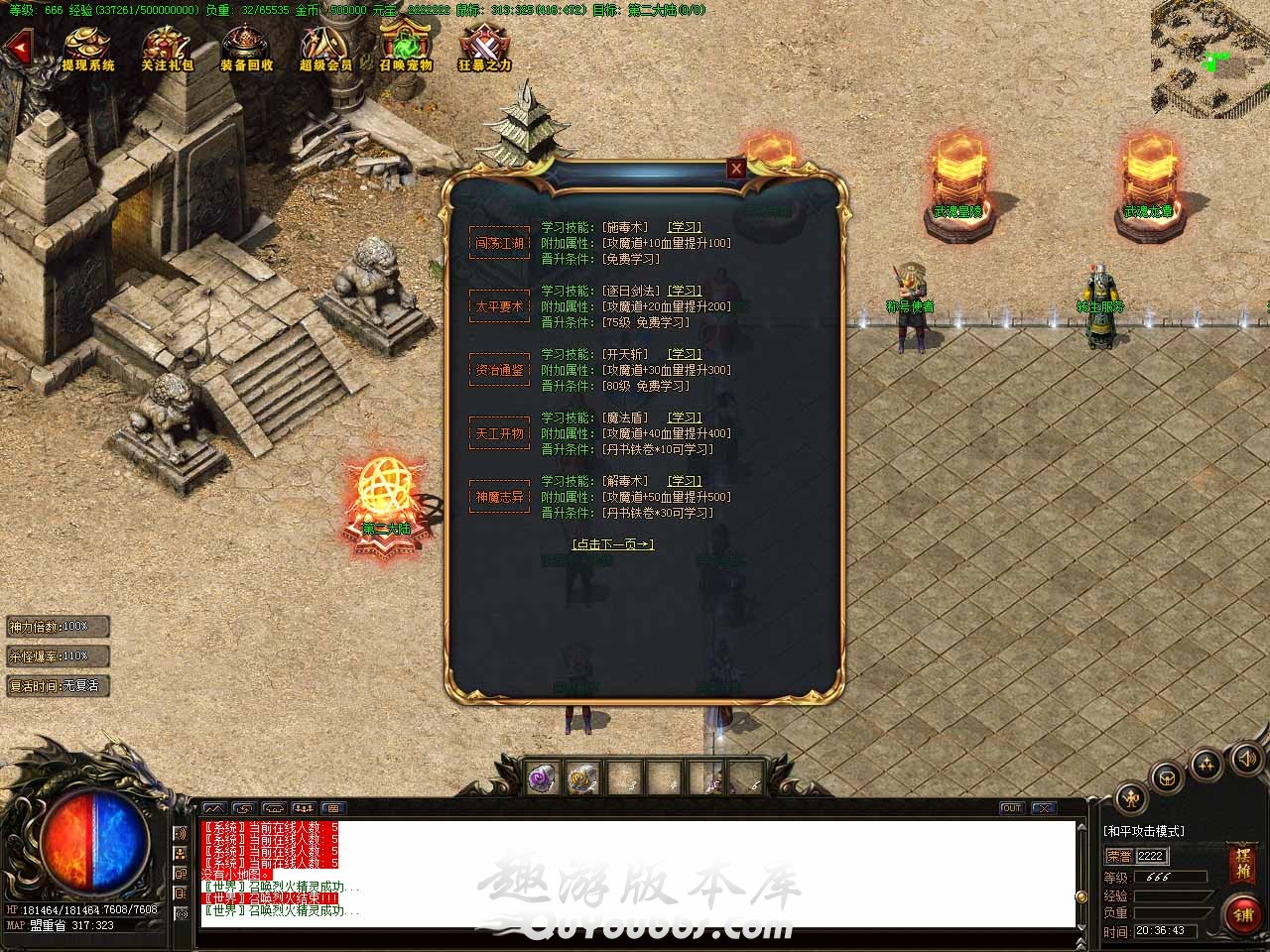Open 装备回收 equipment recycling
Viewport: 1270px width, 952px height.
pos(246,49)
